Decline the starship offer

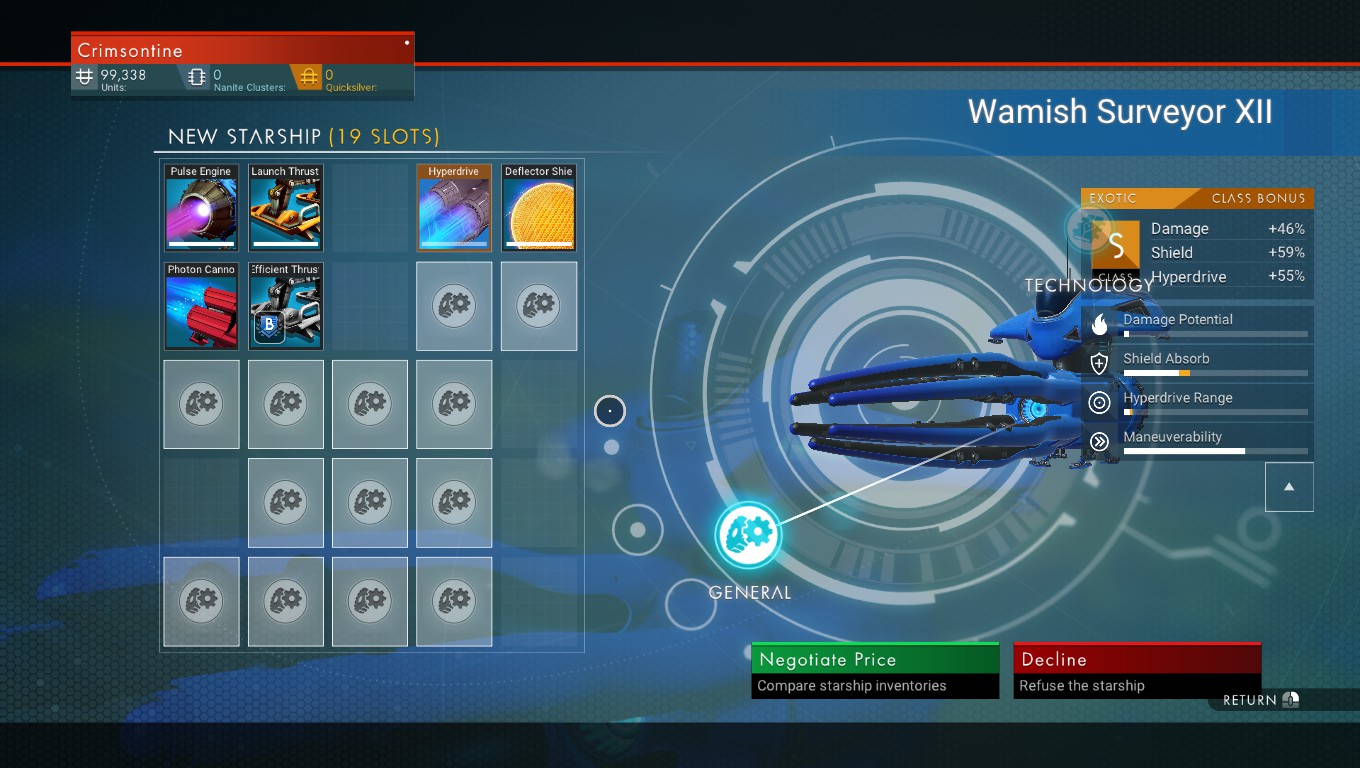pos(1137,670)
